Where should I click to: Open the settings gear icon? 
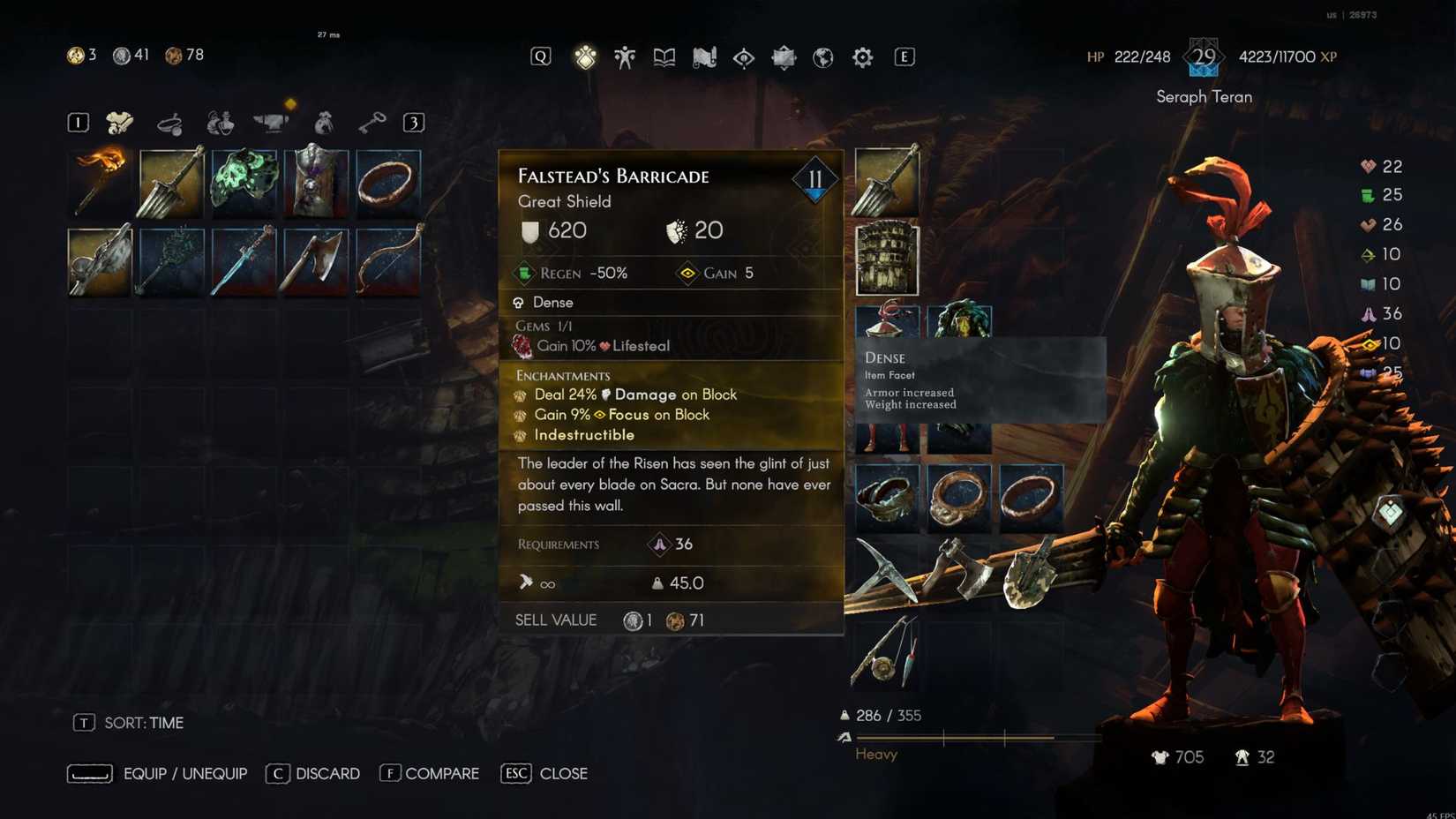tap(861, 56)
